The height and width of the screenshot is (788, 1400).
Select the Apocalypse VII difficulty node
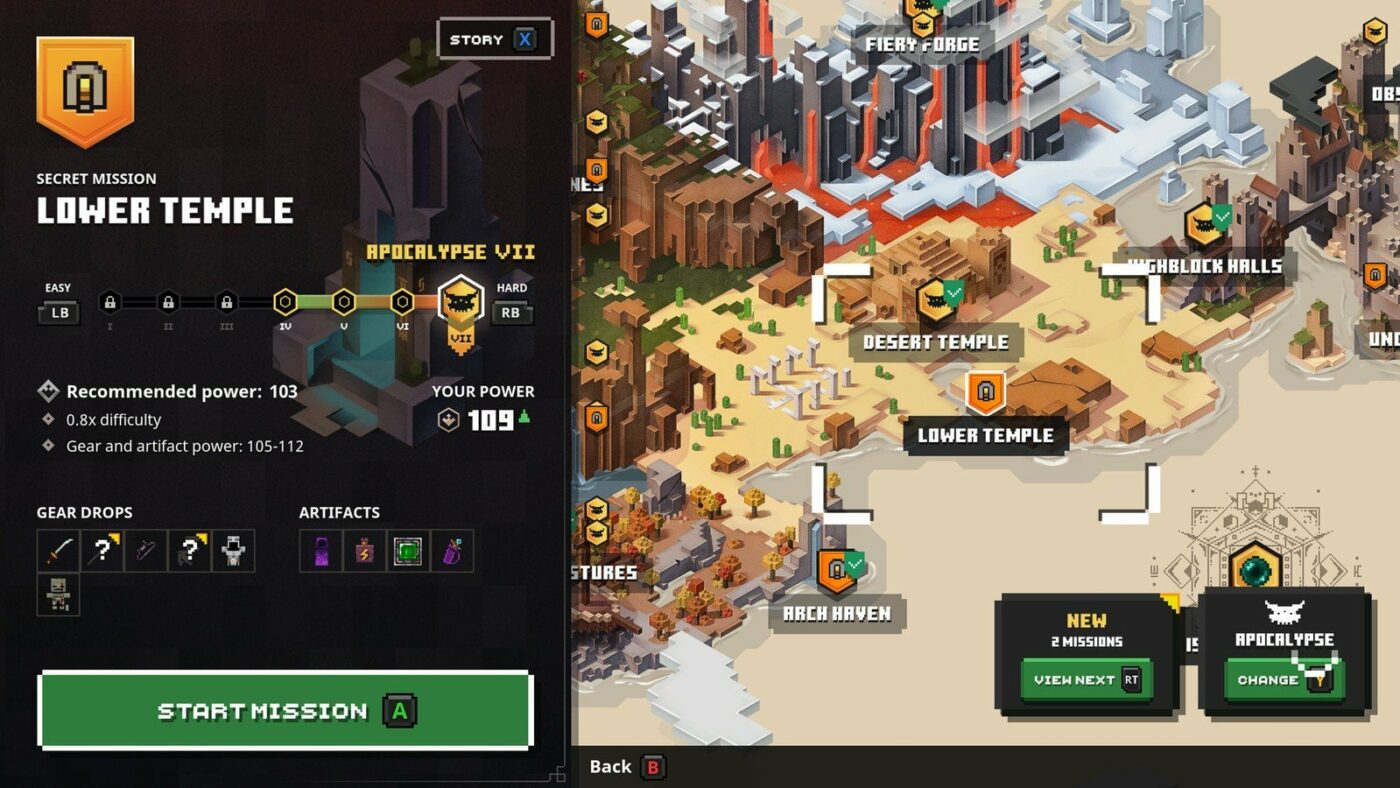pos(461,301)
